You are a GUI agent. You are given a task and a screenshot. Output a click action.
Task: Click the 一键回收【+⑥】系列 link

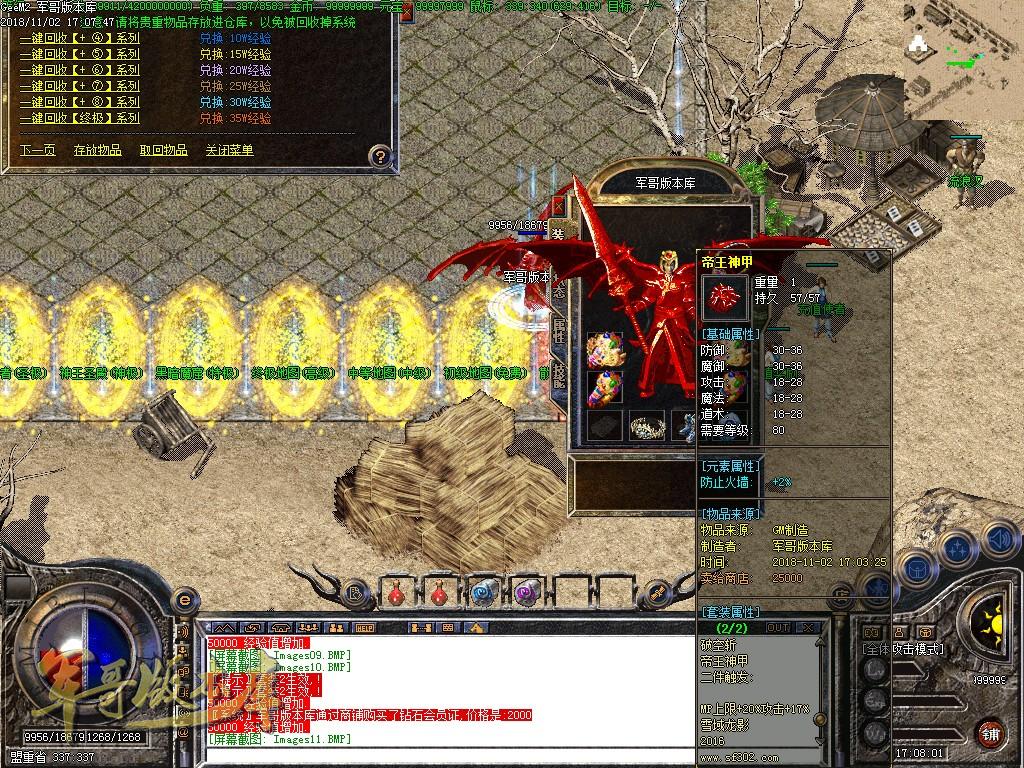point(80,71)
